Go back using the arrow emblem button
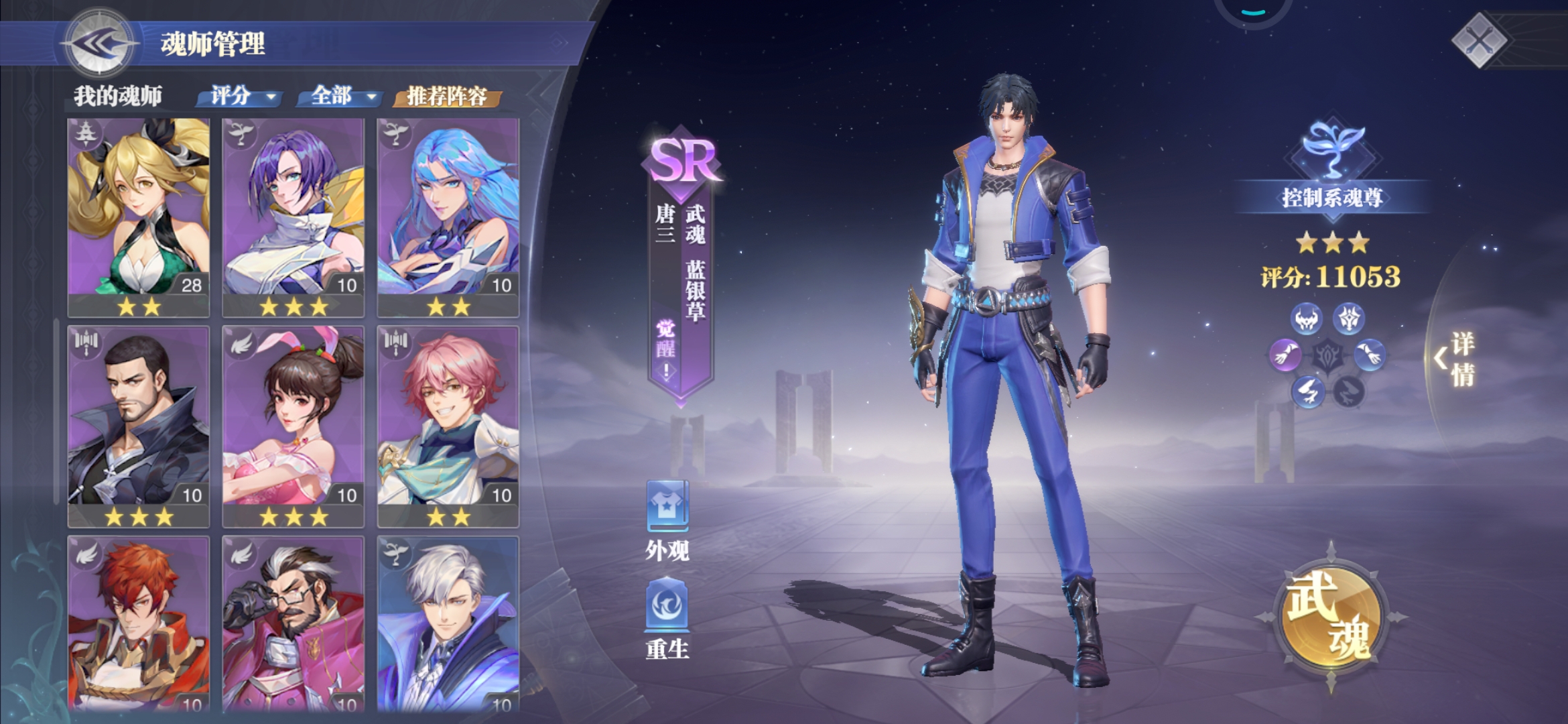 [x=99, y=44]
